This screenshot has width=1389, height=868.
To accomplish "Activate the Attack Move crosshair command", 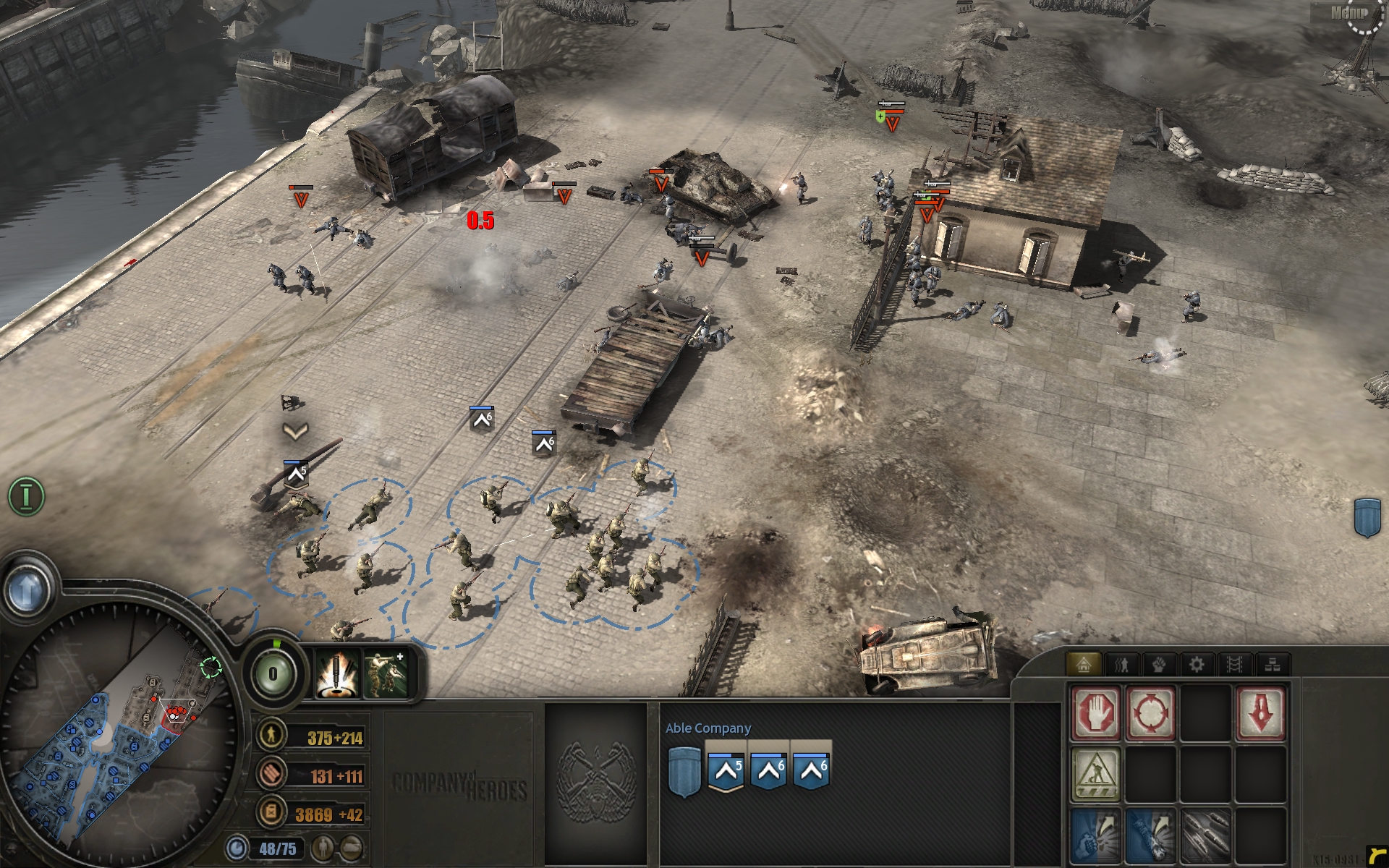I will click(1150, 712).
